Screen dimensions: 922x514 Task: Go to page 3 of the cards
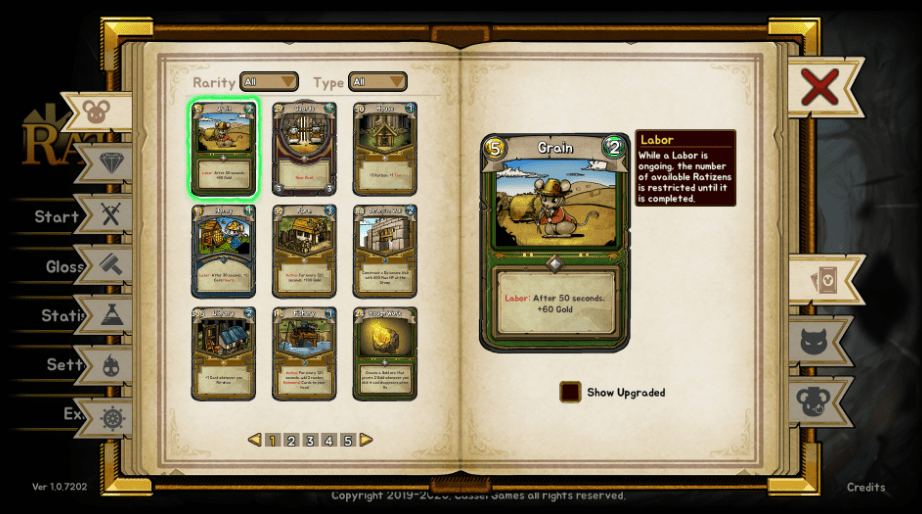point(310,440)
